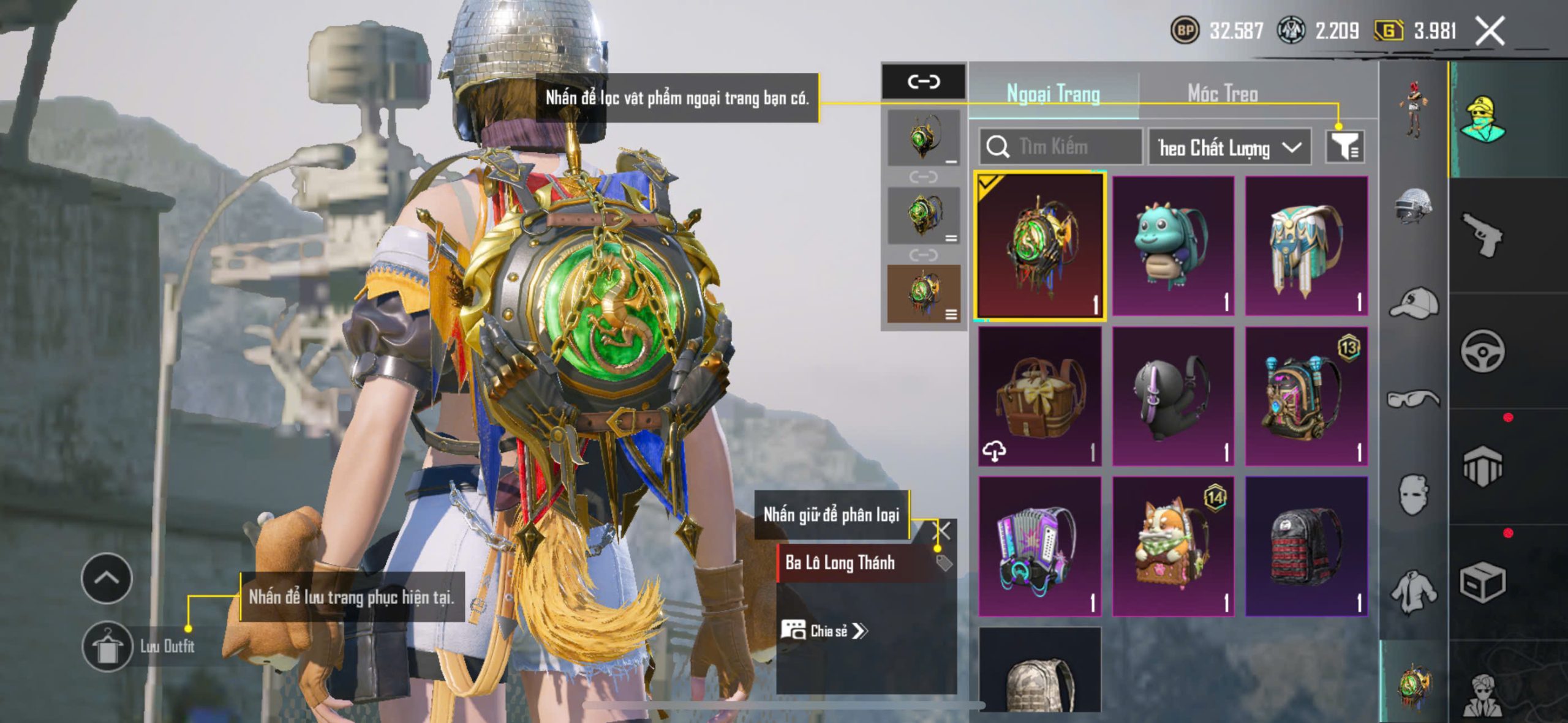
Task: Open the Theo Chất Lượng sort dropdown
Action: 1229,148
